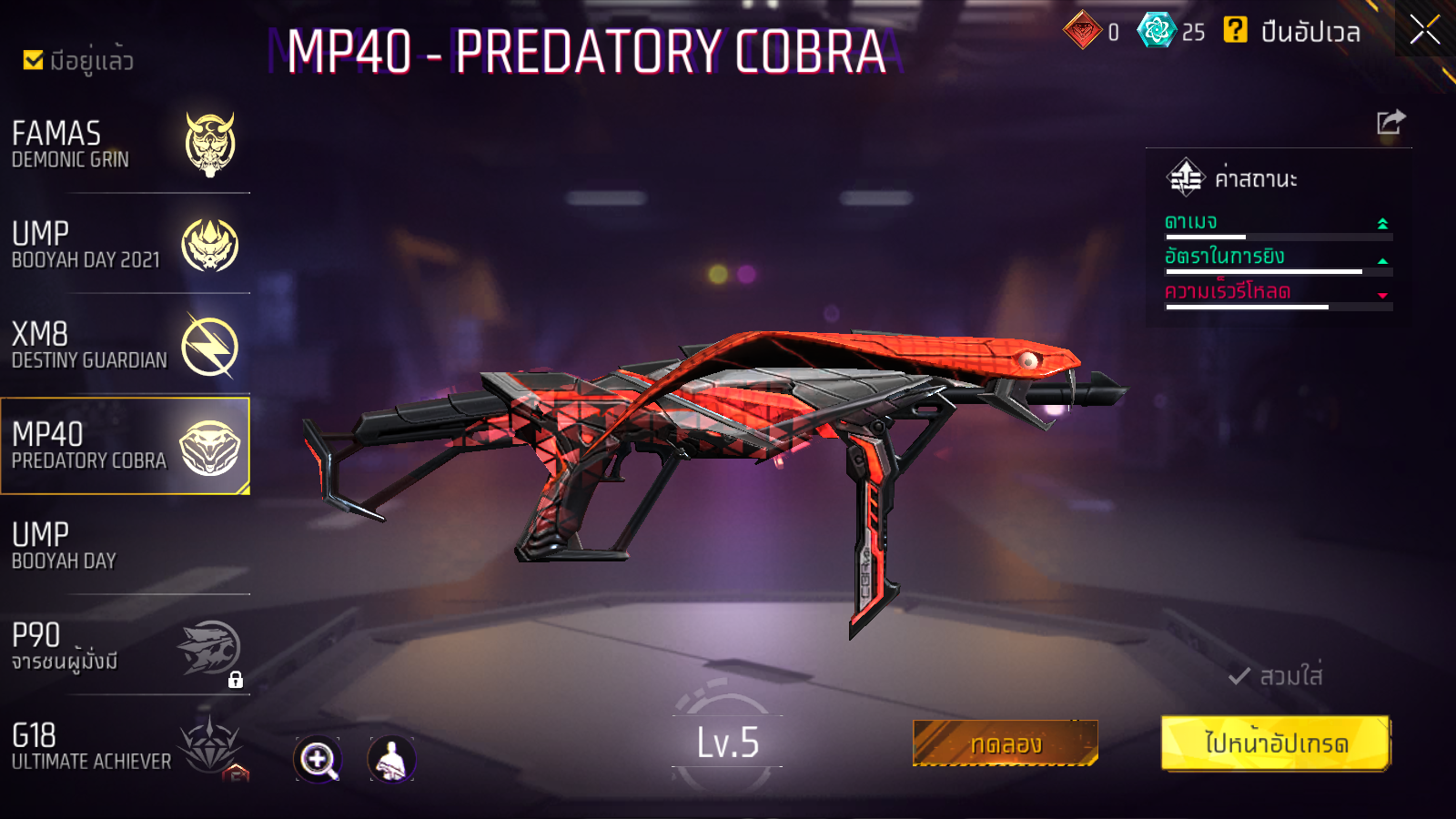
Task: Click the teal token currency icon
Action: click(x=1157, y=31)
